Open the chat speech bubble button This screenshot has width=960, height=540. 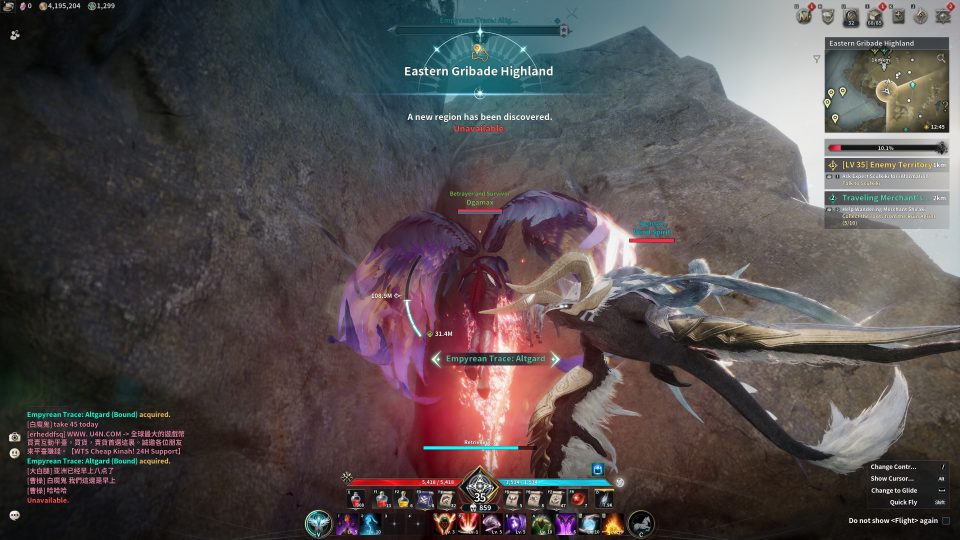pyautogui.click(x=14, y=515)
